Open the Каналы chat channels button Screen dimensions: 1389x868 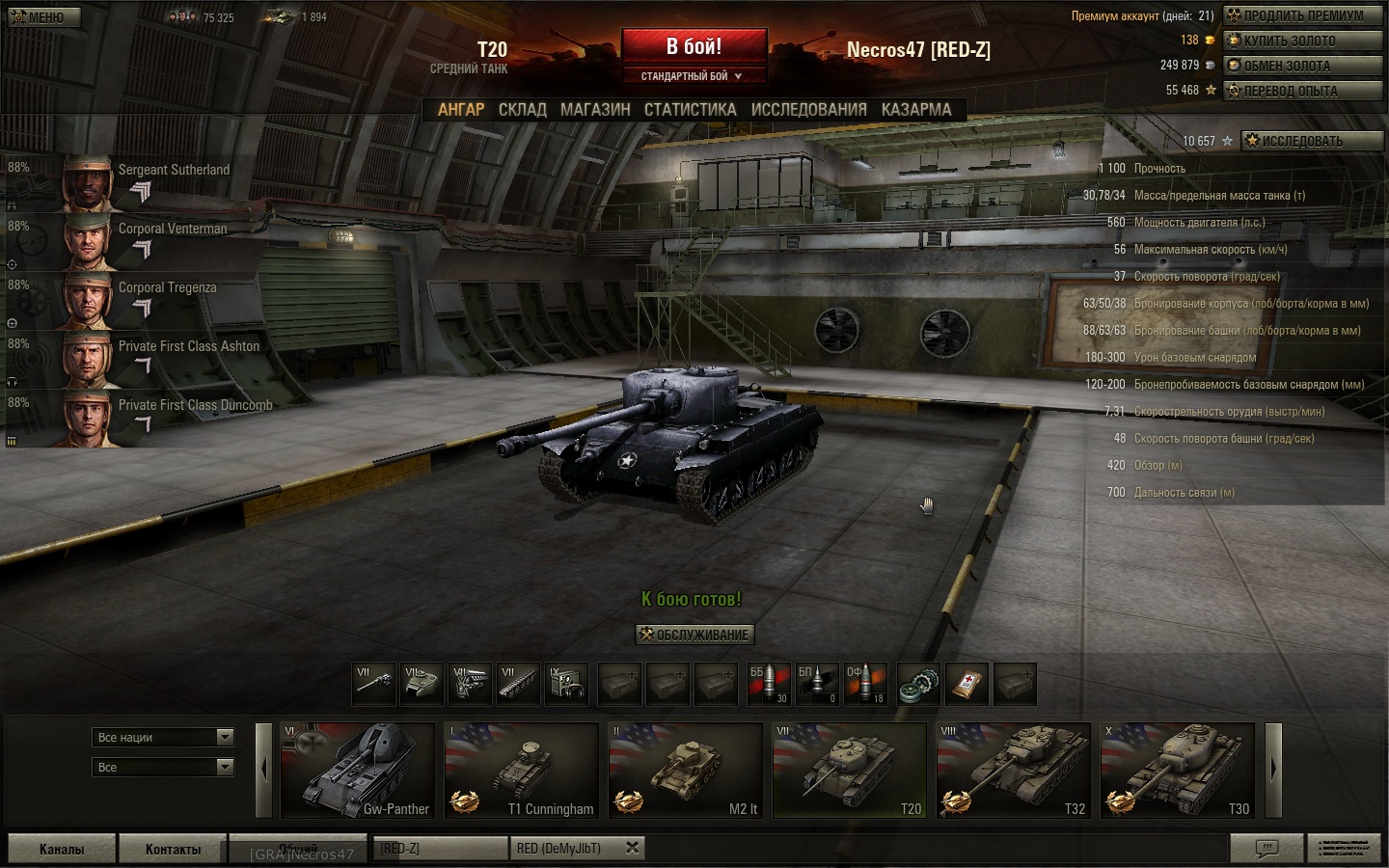pos(62,849)
